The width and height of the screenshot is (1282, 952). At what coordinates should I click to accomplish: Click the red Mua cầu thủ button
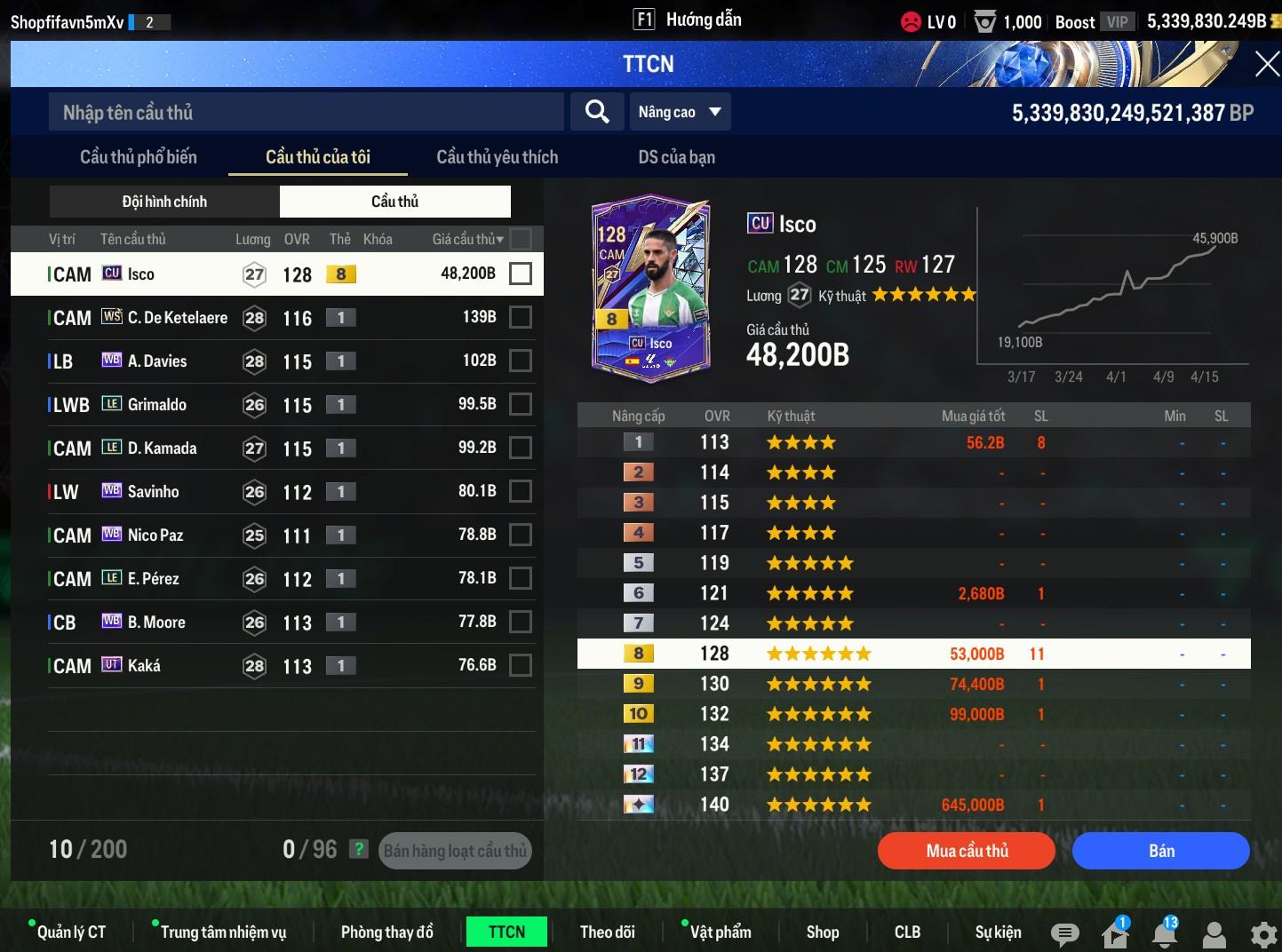(967, 851)
